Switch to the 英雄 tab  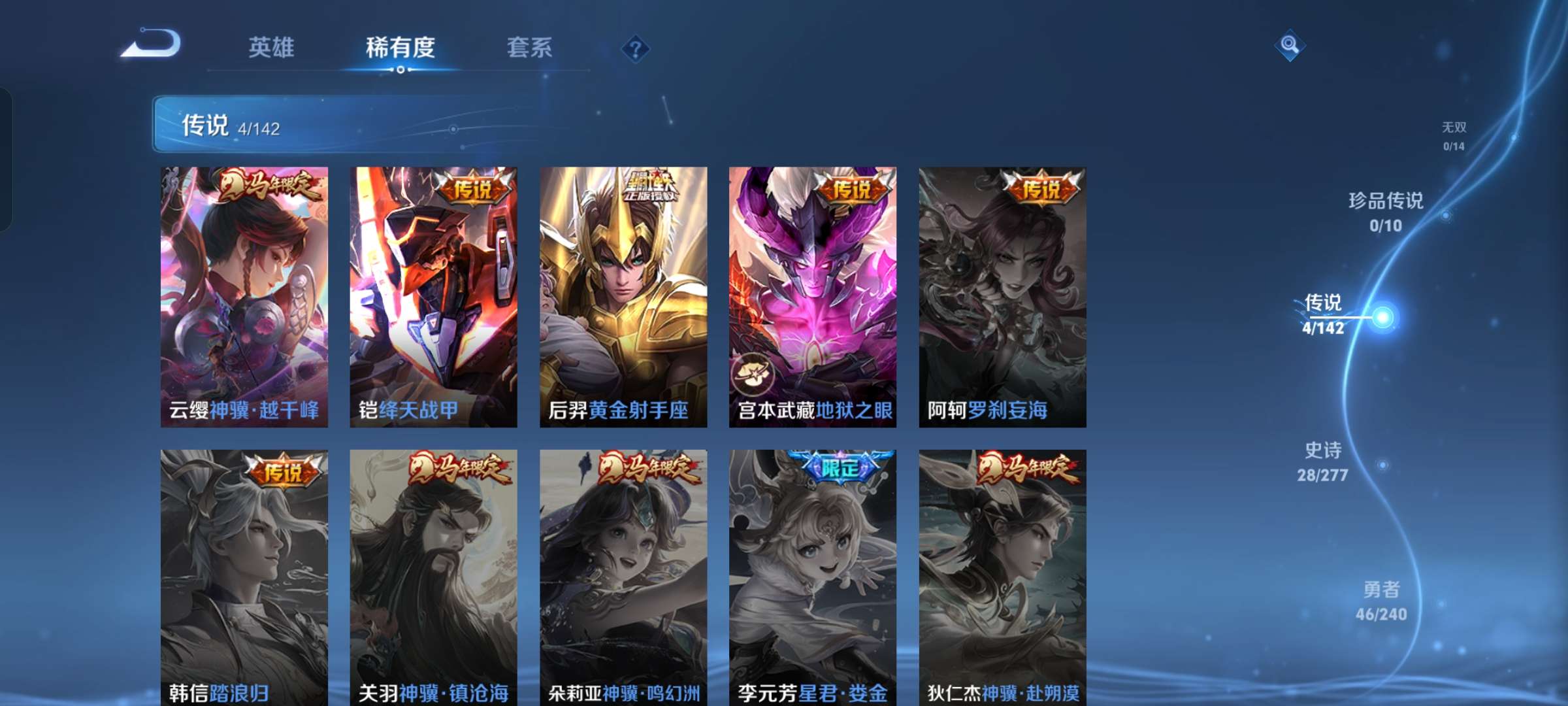click(271, 46)
